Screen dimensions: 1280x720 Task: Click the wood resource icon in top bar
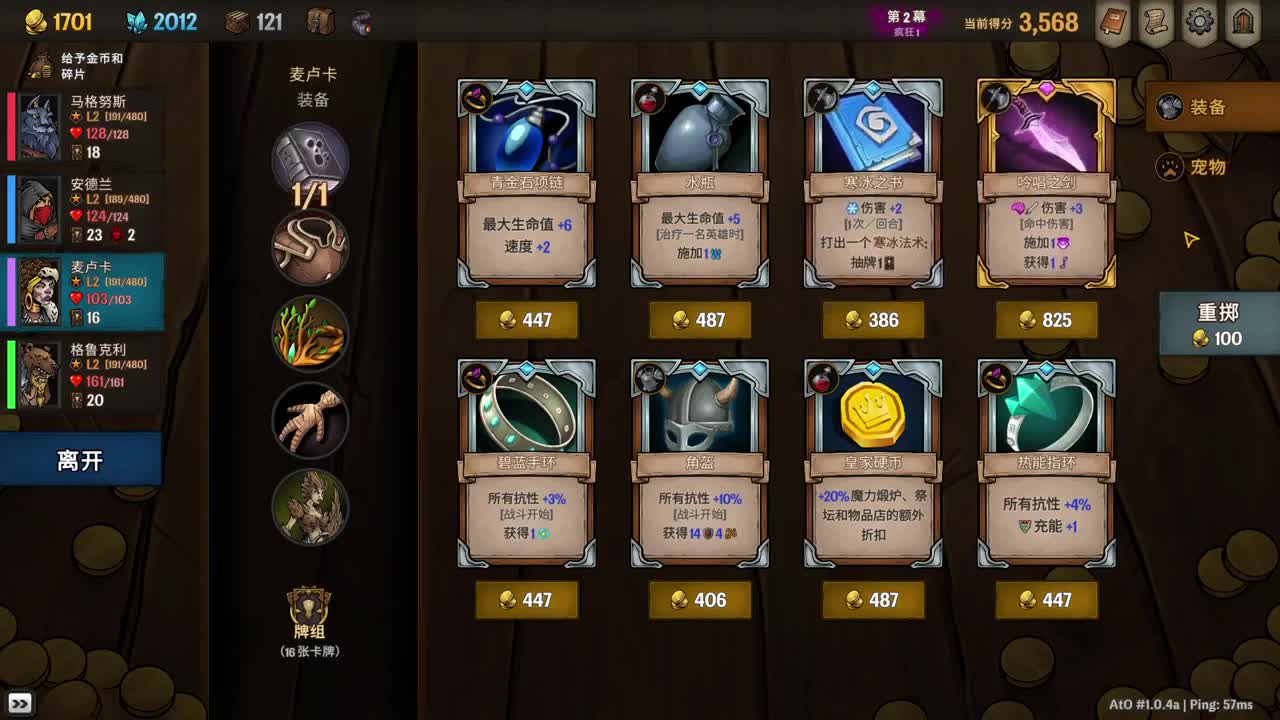240,20
